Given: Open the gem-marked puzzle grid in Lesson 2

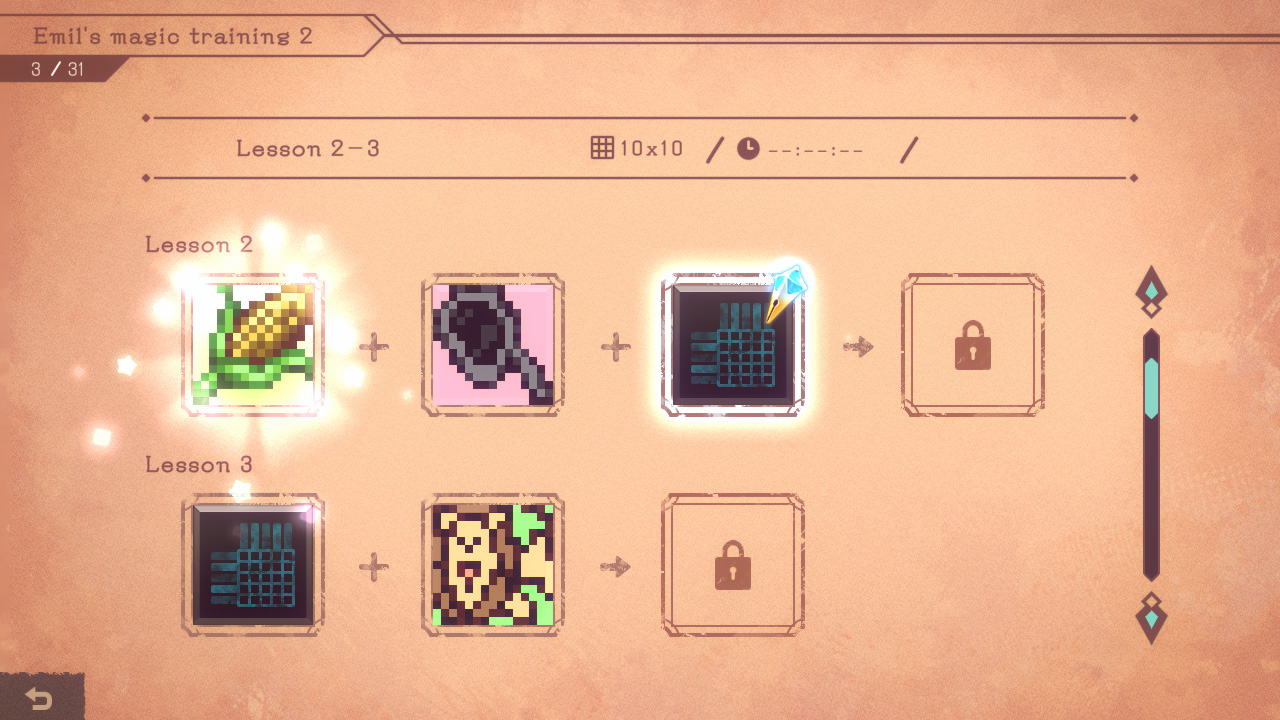Looking at the screenshot, I should tap(733, 345).
